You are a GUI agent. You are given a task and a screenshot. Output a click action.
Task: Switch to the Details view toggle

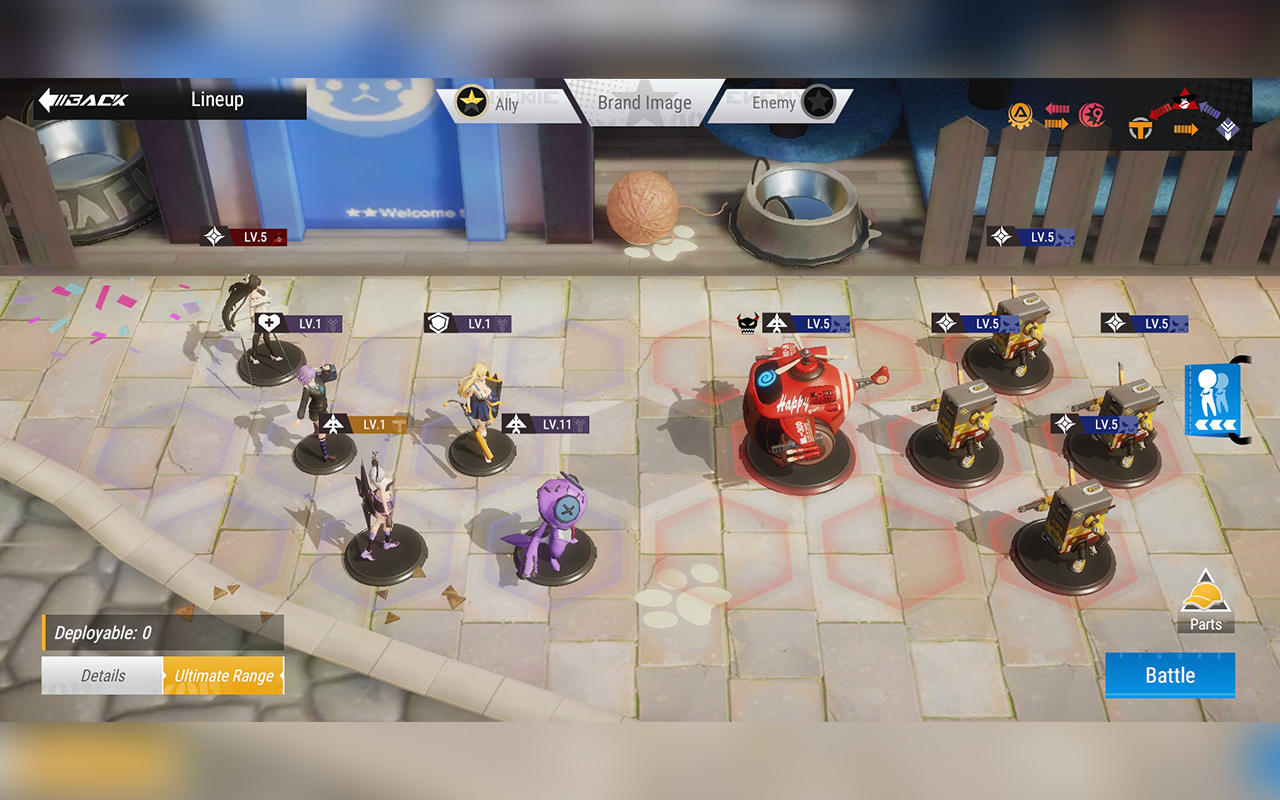tap(102, 675)
